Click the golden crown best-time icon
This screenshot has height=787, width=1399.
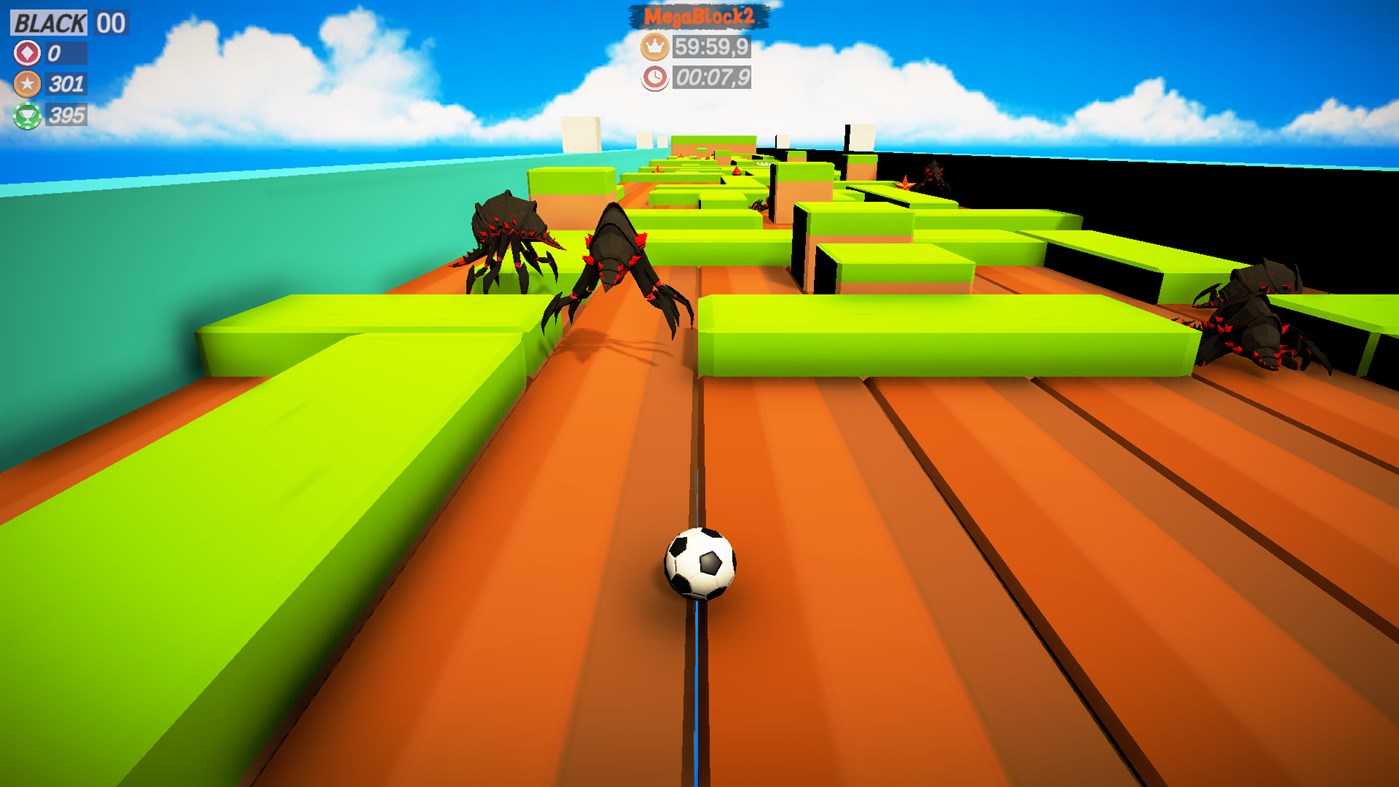click(x=654, y=45)
